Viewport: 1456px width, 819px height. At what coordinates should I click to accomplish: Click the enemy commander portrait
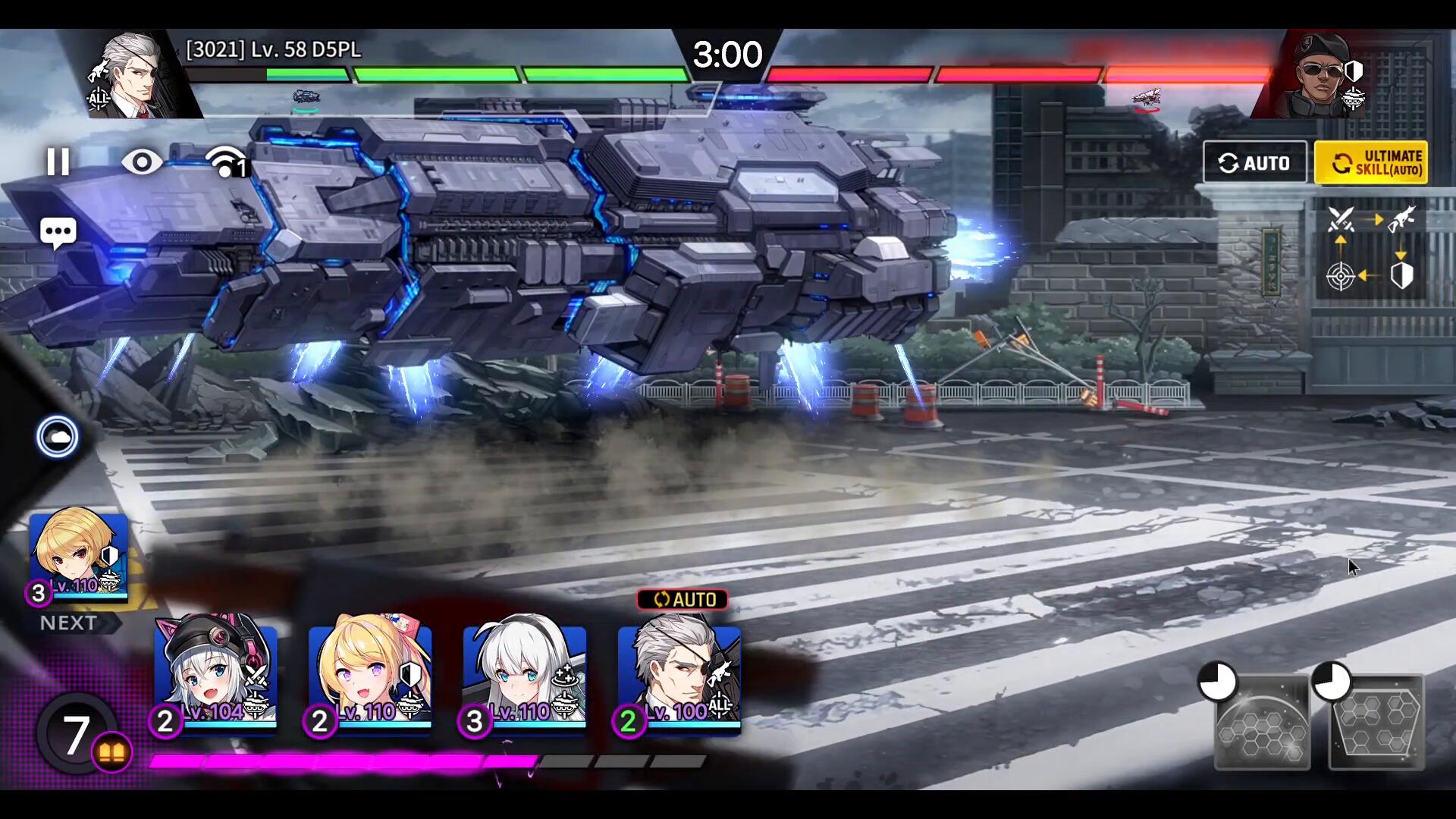pos(1321,76)
